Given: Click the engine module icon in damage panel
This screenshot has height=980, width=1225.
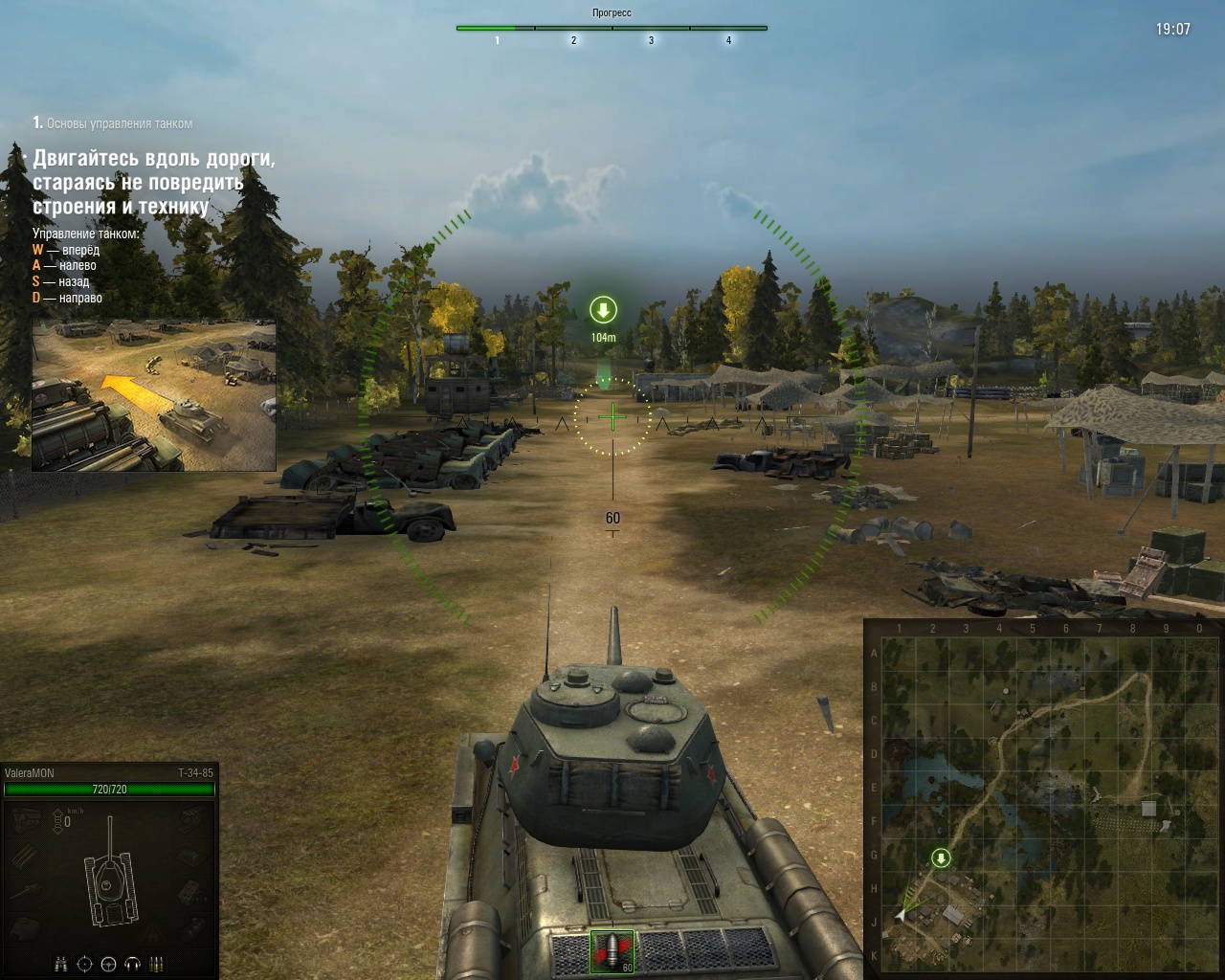Looking at the screenshot, I should (x=26, y=819).
